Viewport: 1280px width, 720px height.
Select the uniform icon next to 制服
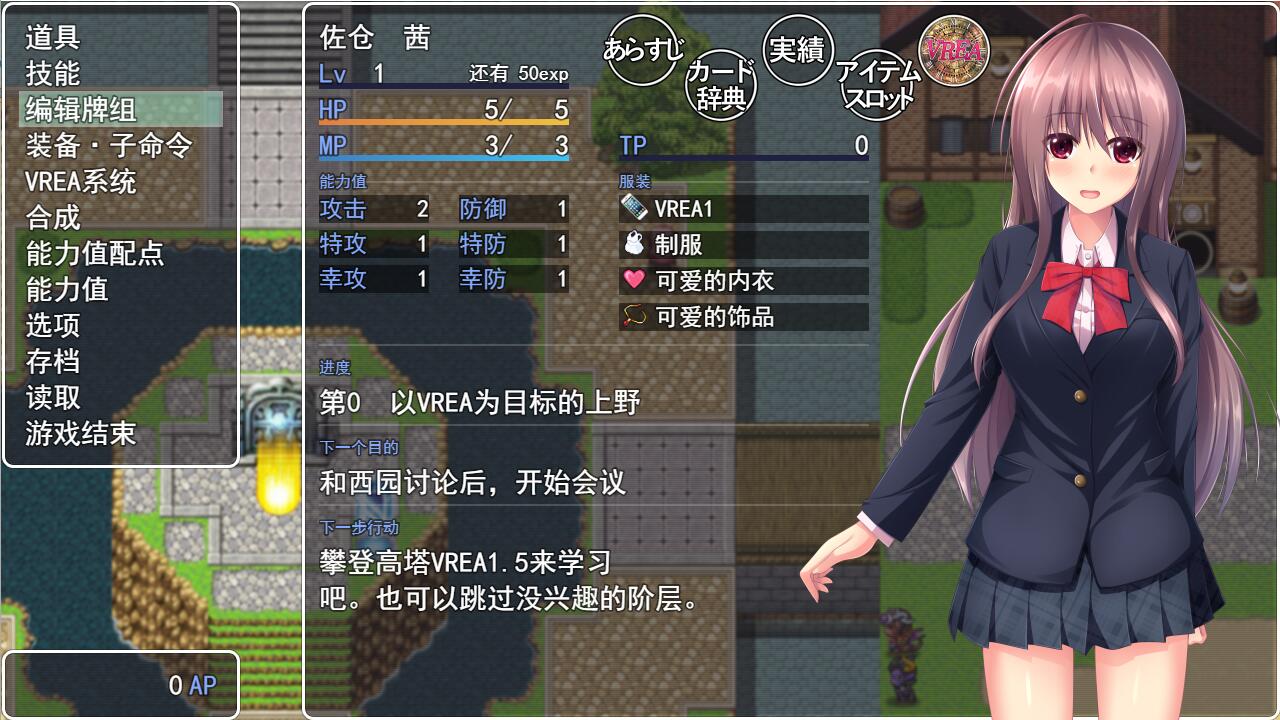point(632,244)
